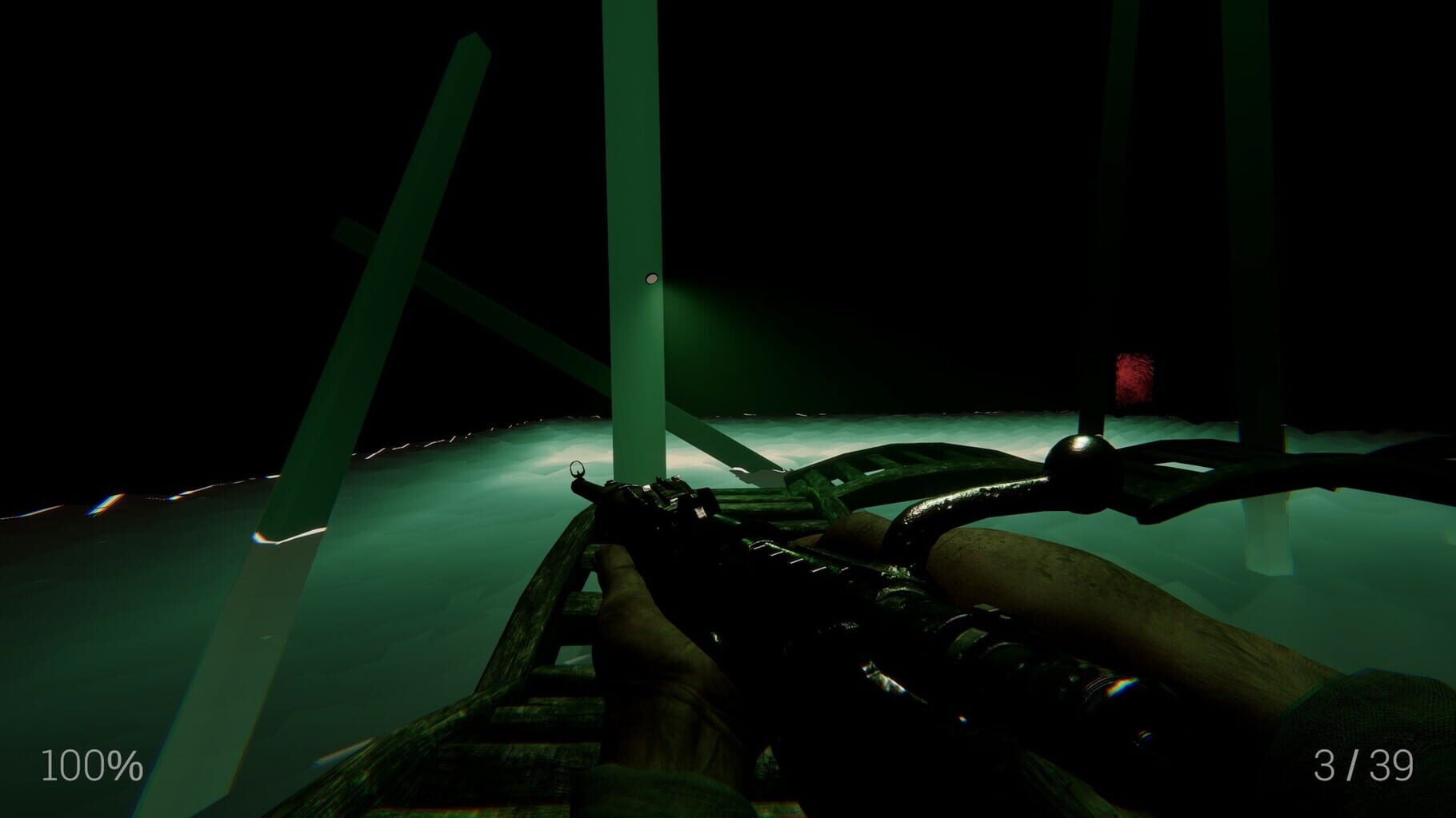Click the glowing lantern on the green pillar
1456x818 pixels.
(650, 278)
